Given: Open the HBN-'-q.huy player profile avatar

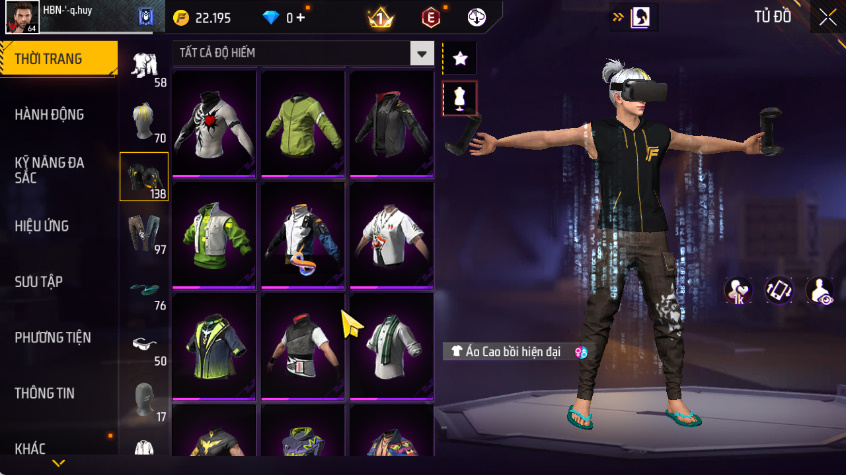Looking at the screenshot, I should click(x=22, y=17).
